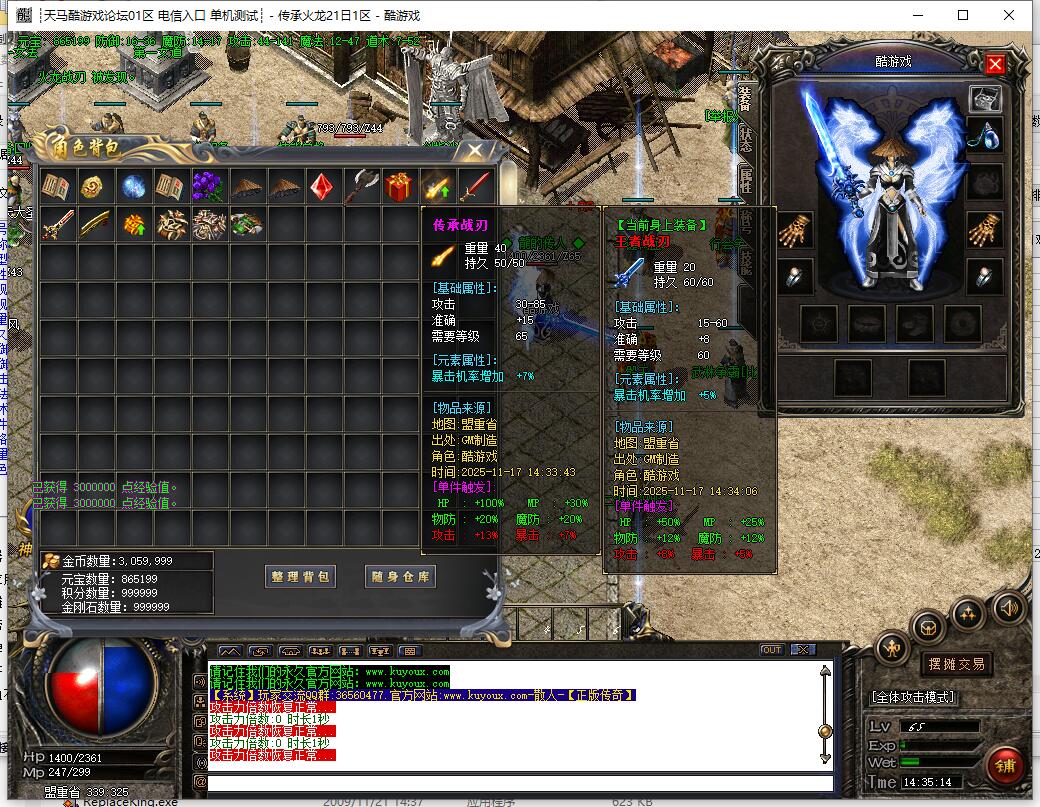This screenshot has width=1040, height=807.
Task: Focus the chat message input field
Action: (x=520, y=782)
